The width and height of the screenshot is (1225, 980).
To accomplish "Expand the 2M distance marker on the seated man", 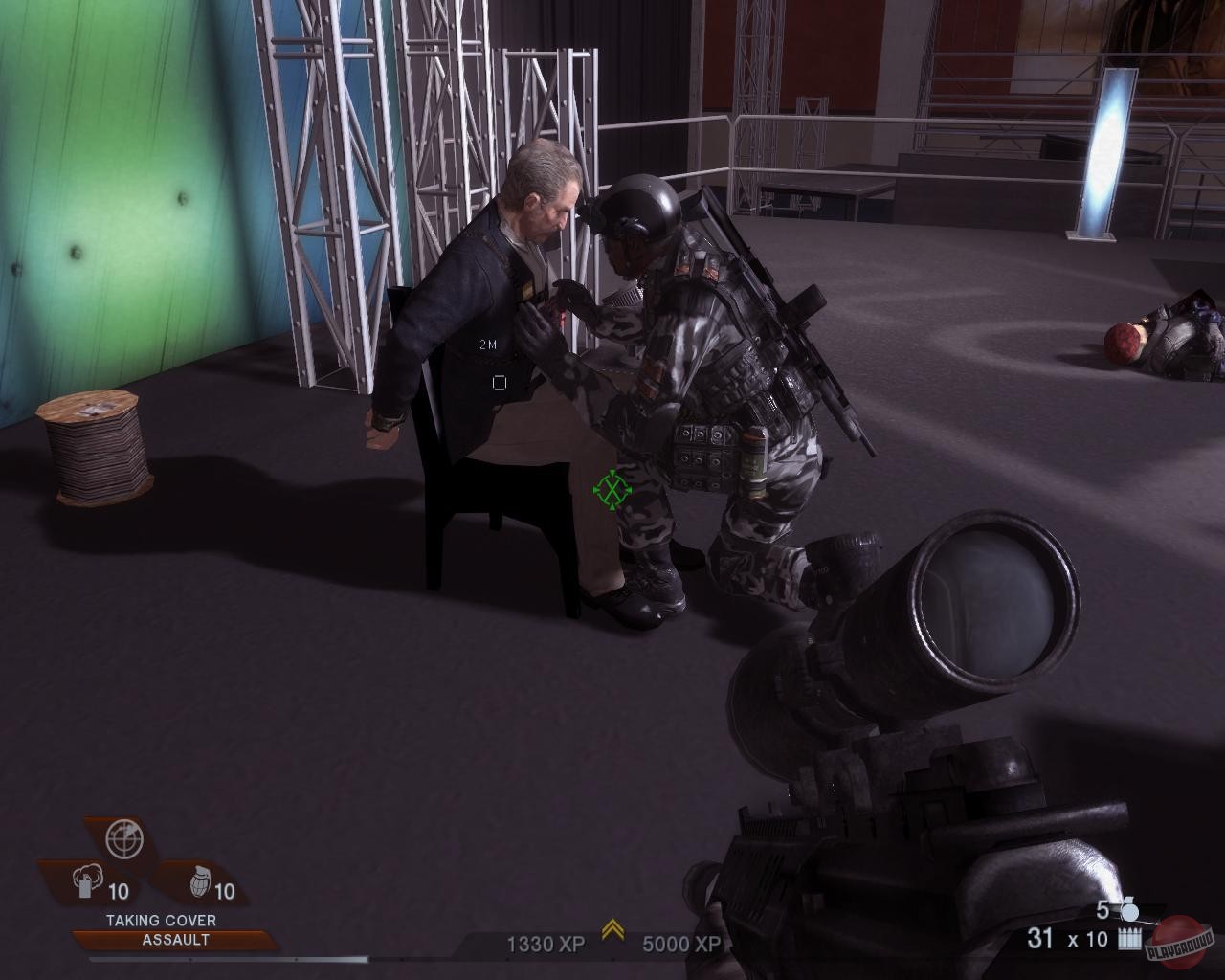I will 486,342.
